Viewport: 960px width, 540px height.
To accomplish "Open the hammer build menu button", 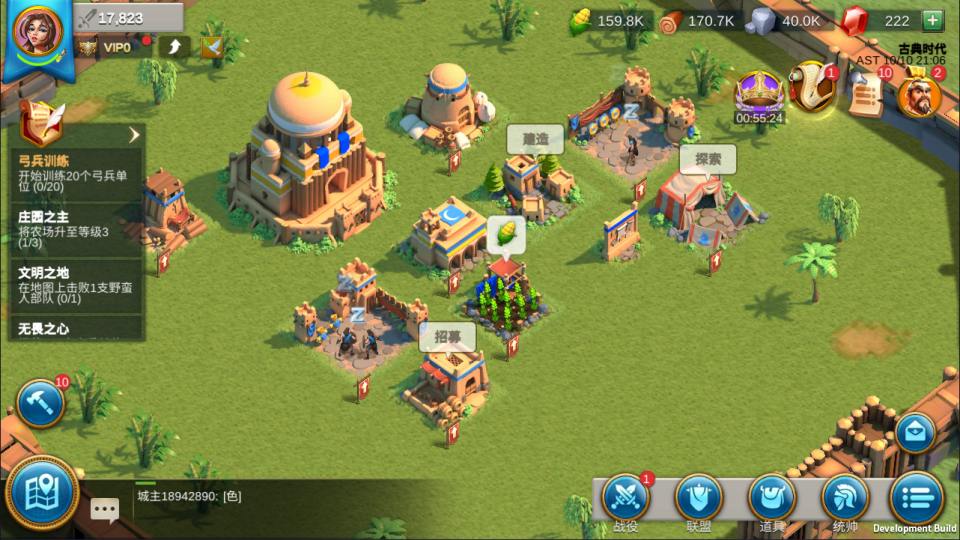I will tap(41, 403).
